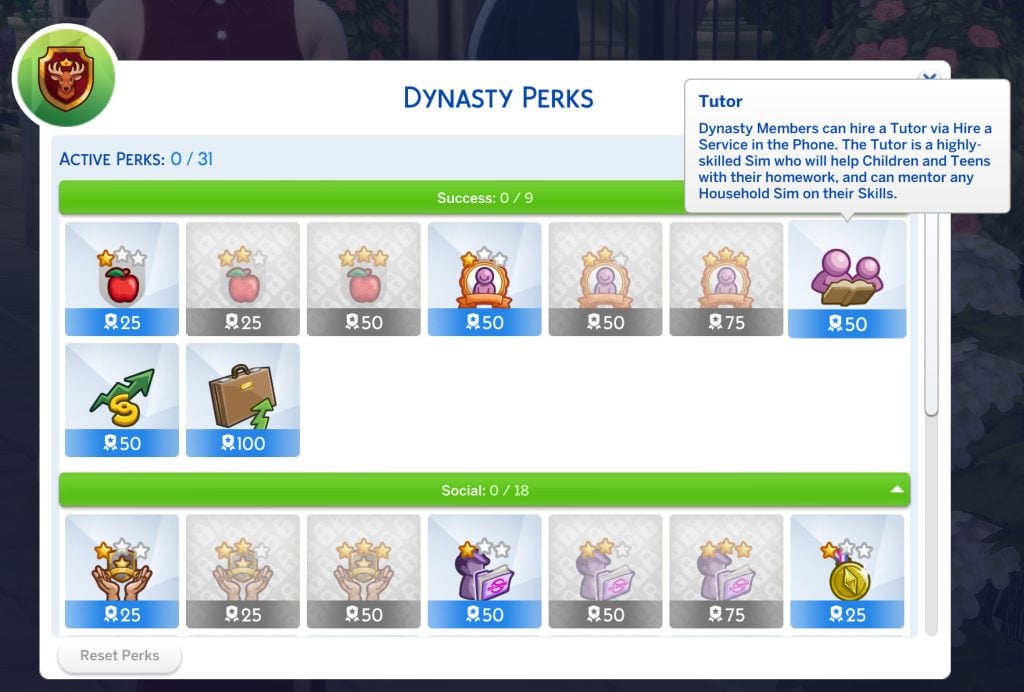The width and height of the screenshot is (1024, 692).
Task: Select the three-star Sim medal perk costing 75
Action: coord(726,279)
